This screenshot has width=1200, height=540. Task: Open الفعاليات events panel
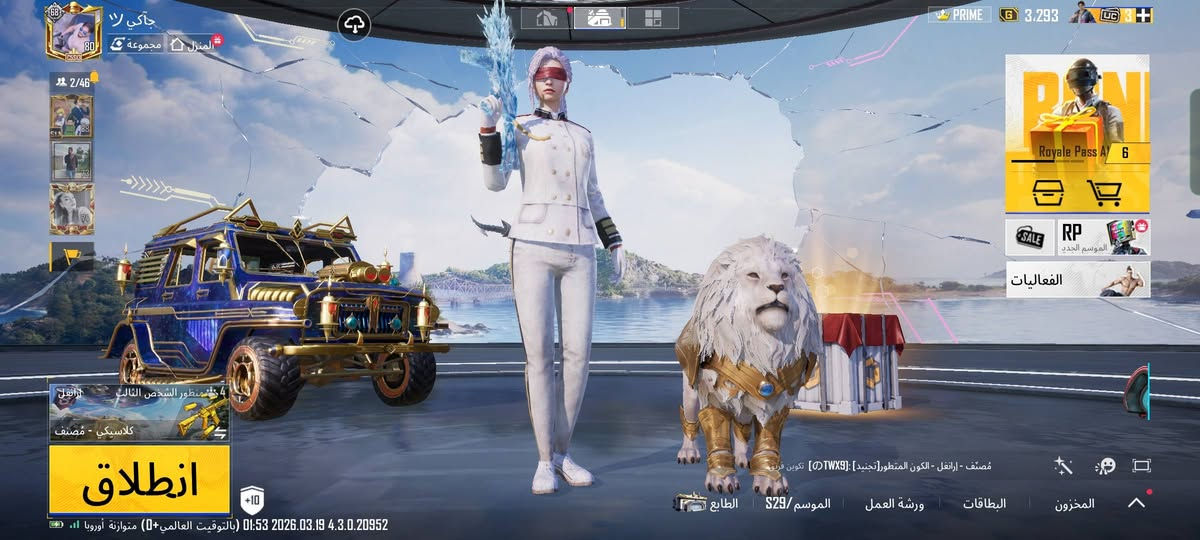pyautogui.click(x=1077, y=280)
